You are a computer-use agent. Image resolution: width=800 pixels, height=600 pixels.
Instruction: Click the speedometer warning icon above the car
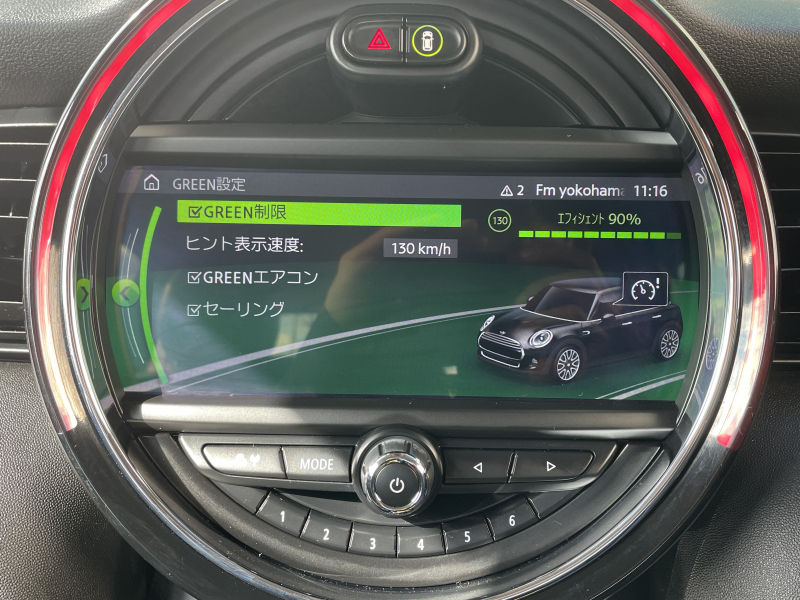(x=644, y=289)
